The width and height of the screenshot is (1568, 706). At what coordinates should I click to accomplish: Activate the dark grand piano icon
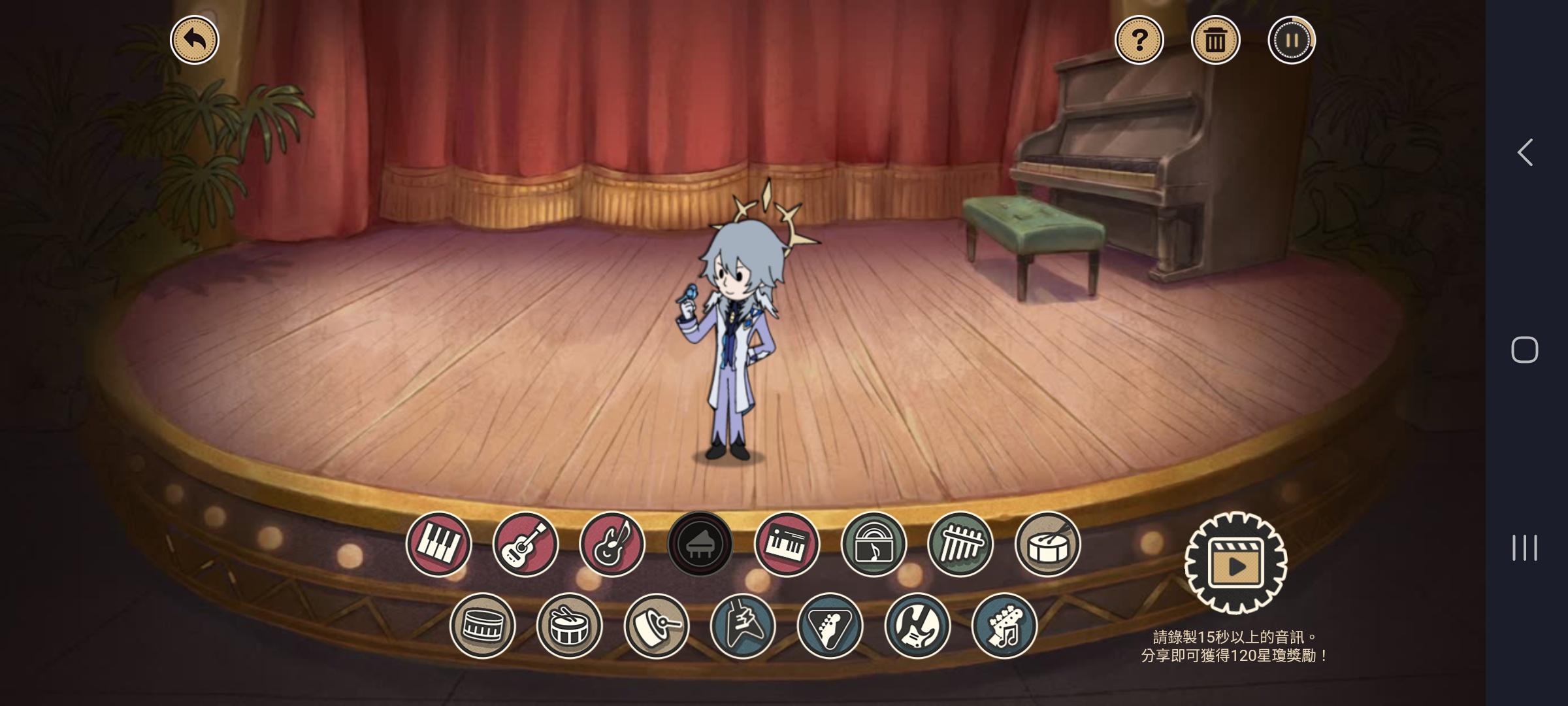[x=700, y=544]
